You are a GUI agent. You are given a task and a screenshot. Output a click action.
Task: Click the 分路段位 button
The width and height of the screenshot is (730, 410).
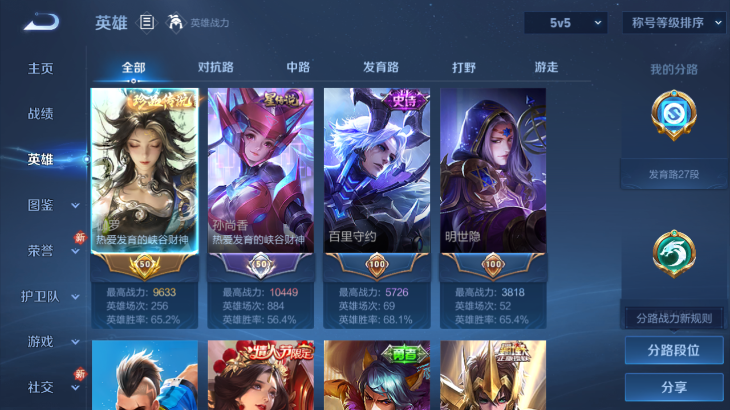[673, 351]
